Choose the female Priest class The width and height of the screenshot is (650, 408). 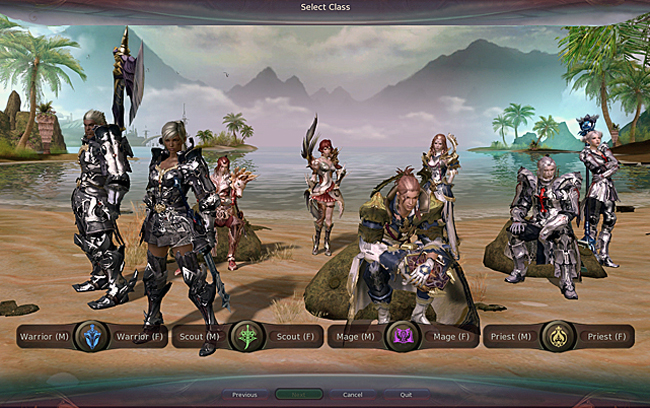tap(604, 336)
